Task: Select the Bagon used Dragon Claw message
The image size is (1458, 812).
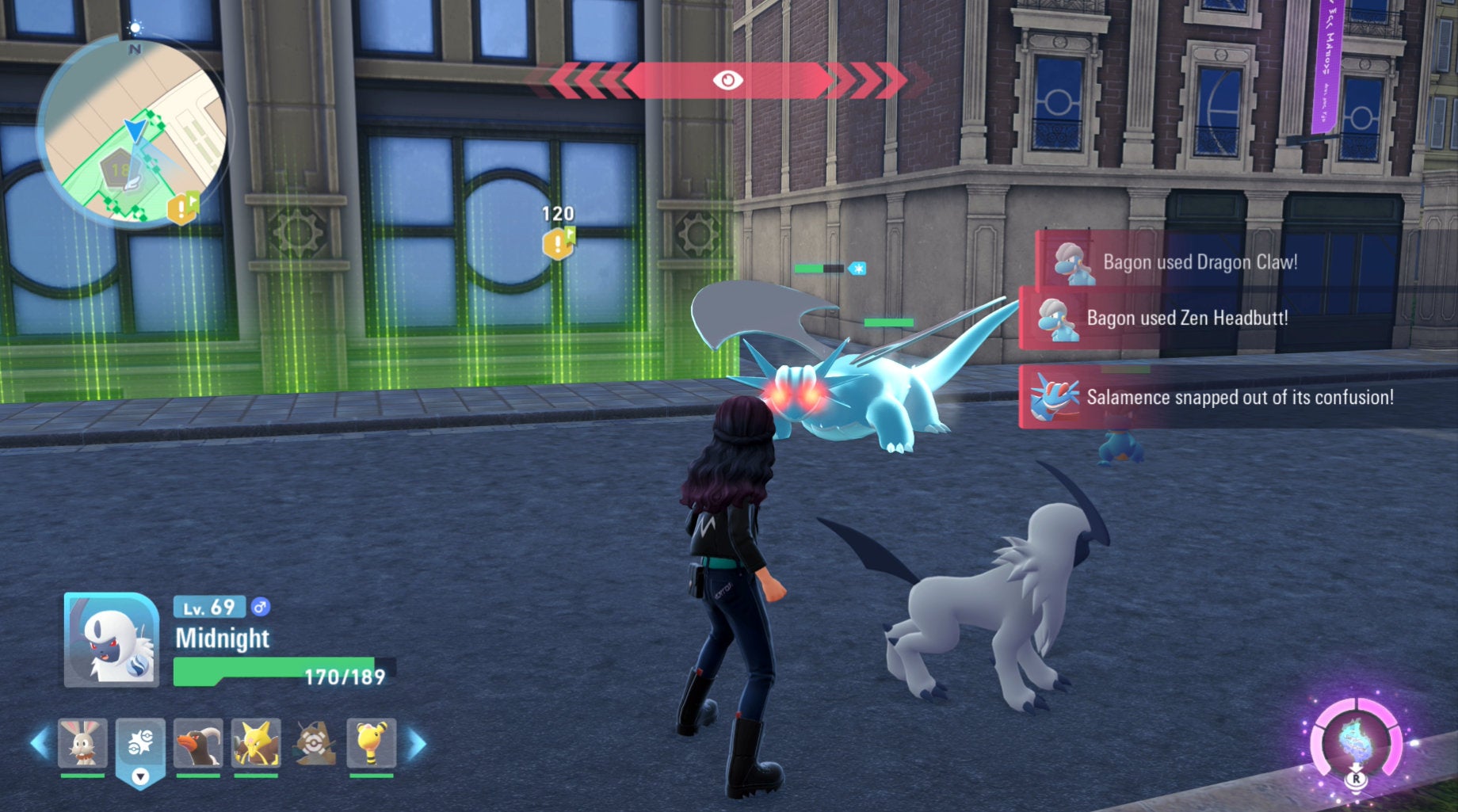Action: tap(1200, 262)
